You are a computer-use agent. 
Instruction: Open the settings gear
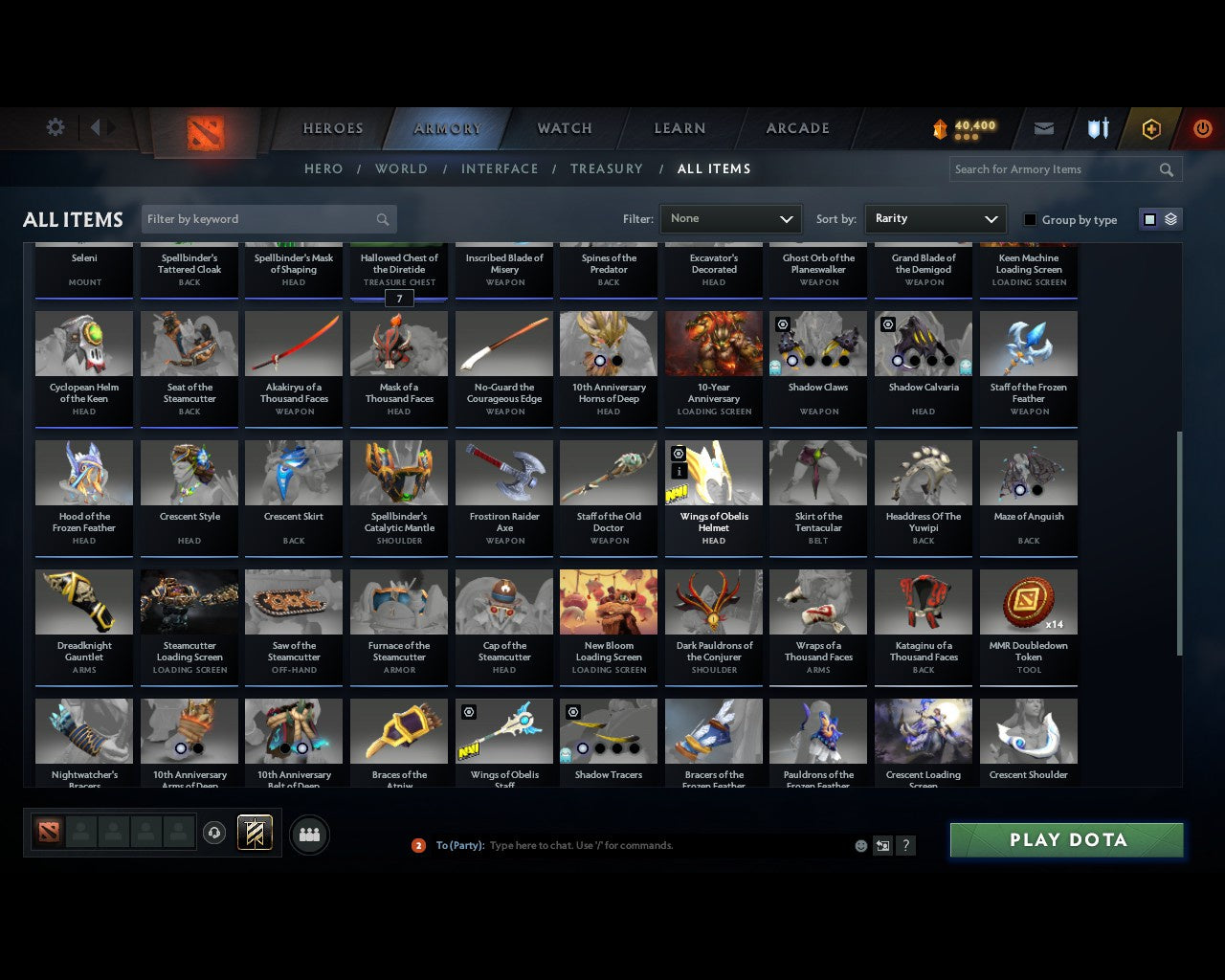55,126
